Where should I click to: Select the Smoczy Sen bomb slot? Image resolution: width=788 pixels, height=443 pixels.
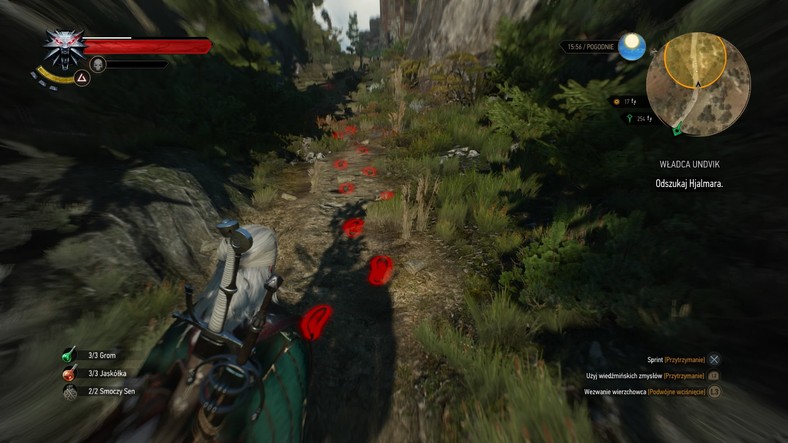(69, 393)
